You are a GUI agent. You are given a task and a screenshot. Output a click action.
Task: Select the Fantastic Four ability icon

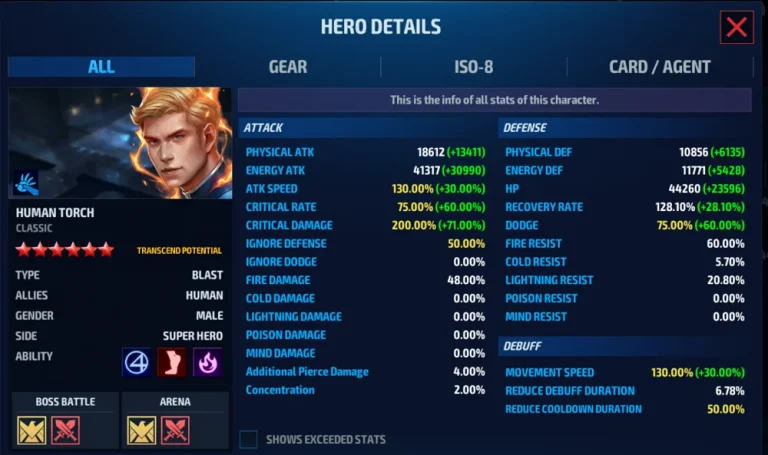point(137,362)
